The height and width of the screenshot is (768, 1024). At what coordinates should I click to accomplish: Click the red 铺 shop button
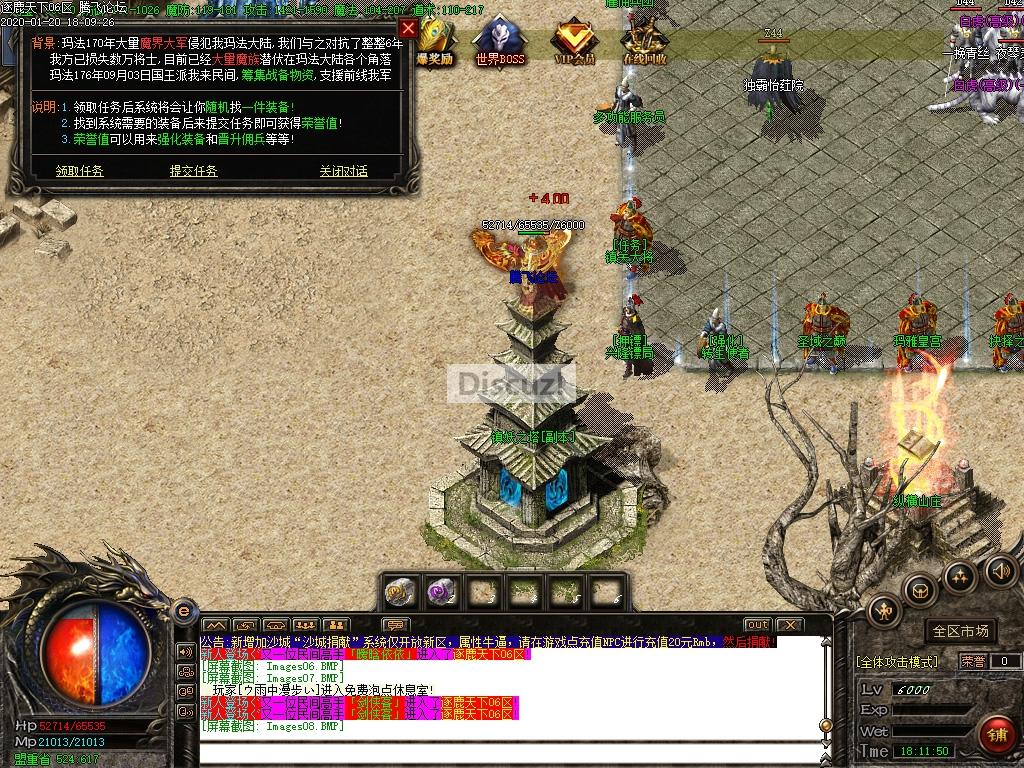(x=996, y=736)
